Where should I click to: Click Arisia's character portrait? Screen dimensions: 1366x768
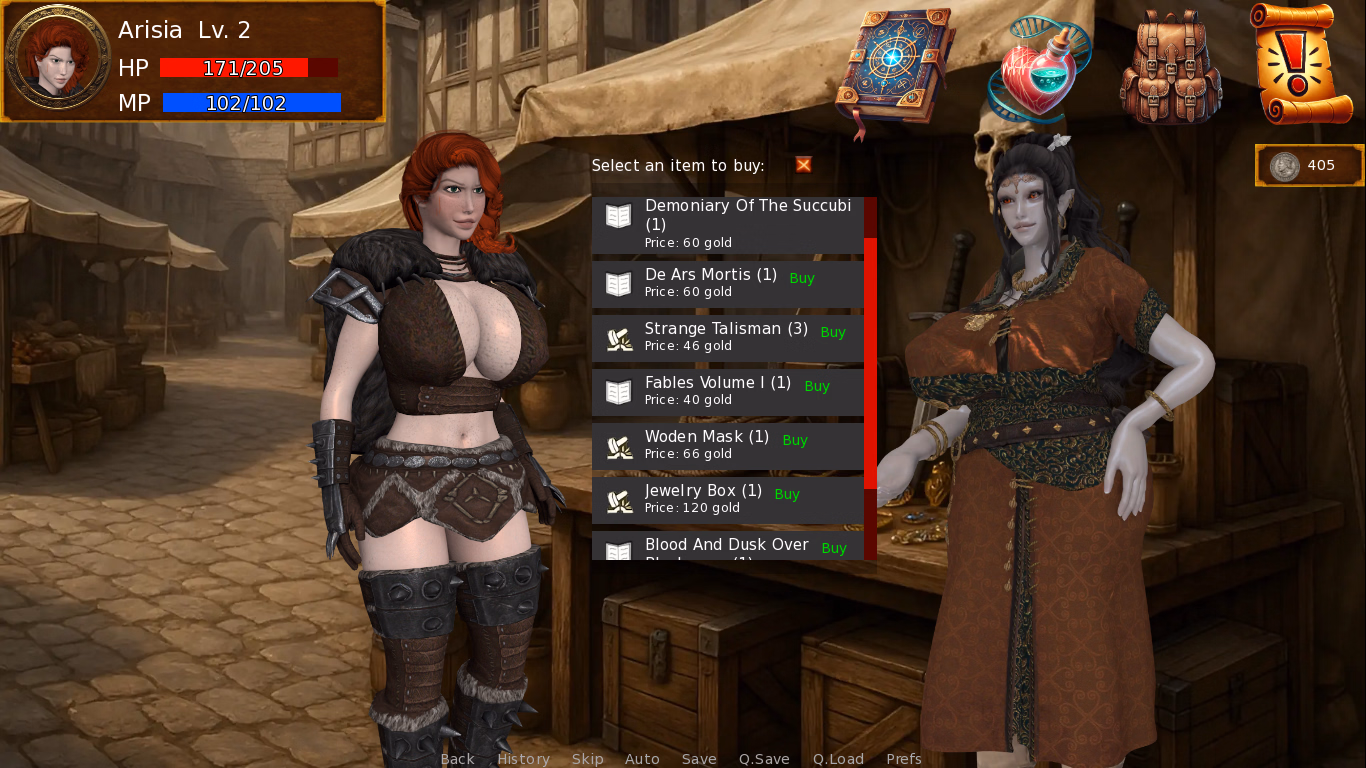pyautogui.click(x=58, y=58)
